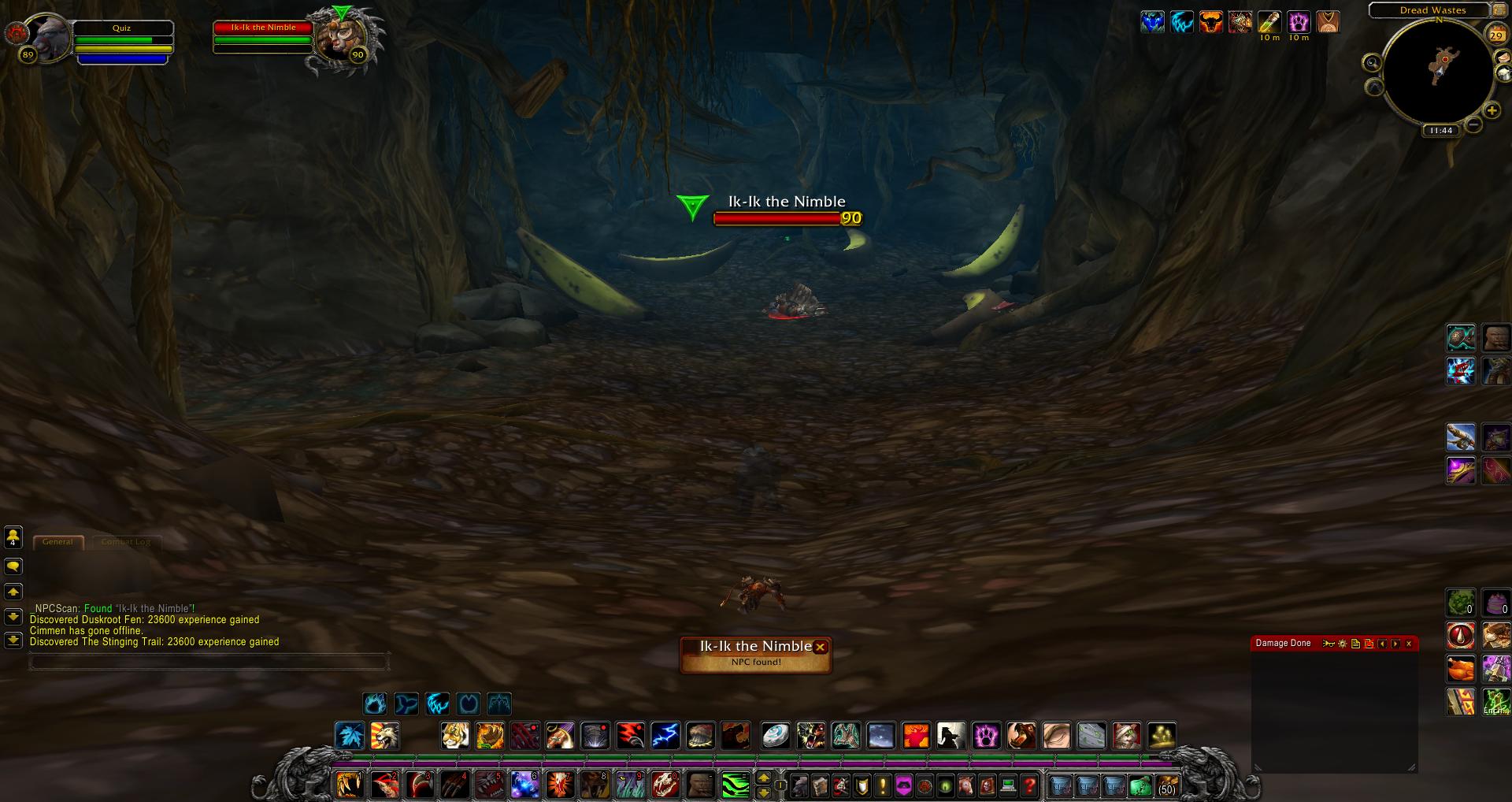Screen dimensions: 1512x802
Task: Zoom out on the minimap
Action: [x=1473, y=124]
